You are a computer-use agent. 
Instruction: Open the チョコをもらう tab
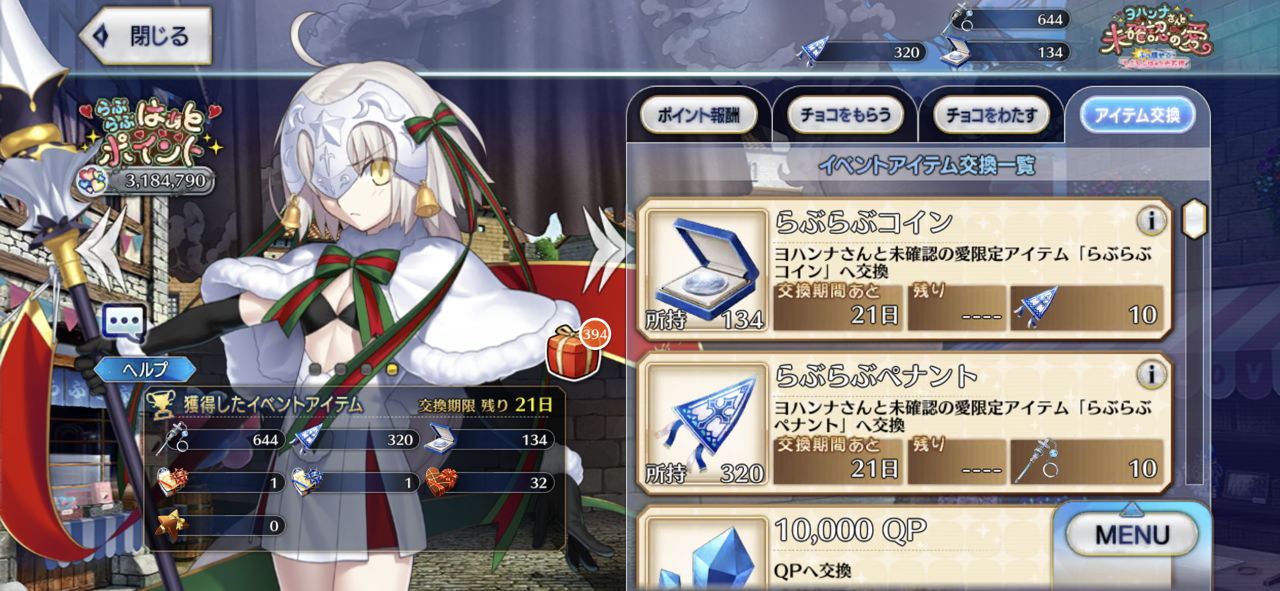click(845, 116)
